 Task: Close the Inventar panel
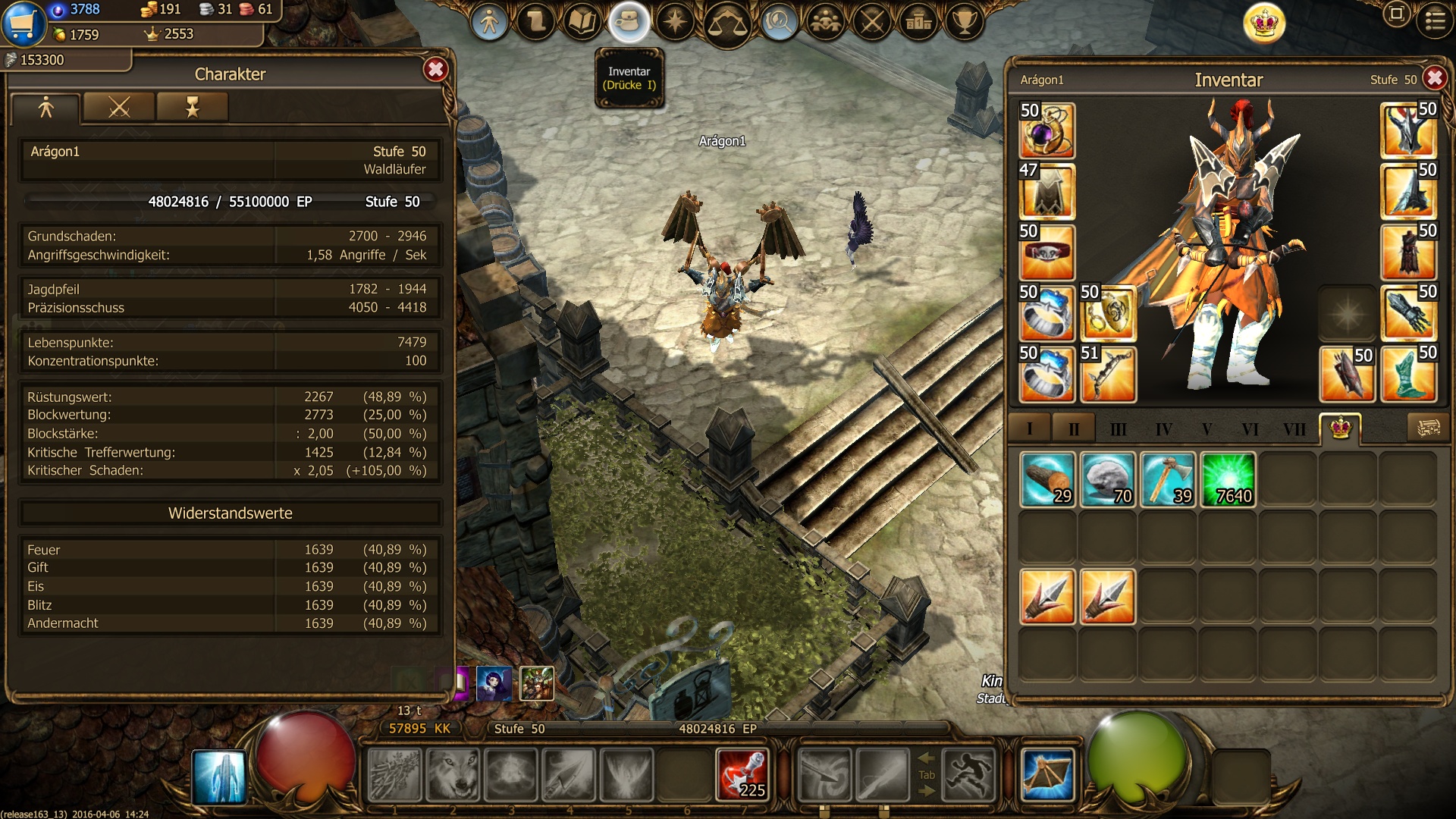pos(1434,78)
